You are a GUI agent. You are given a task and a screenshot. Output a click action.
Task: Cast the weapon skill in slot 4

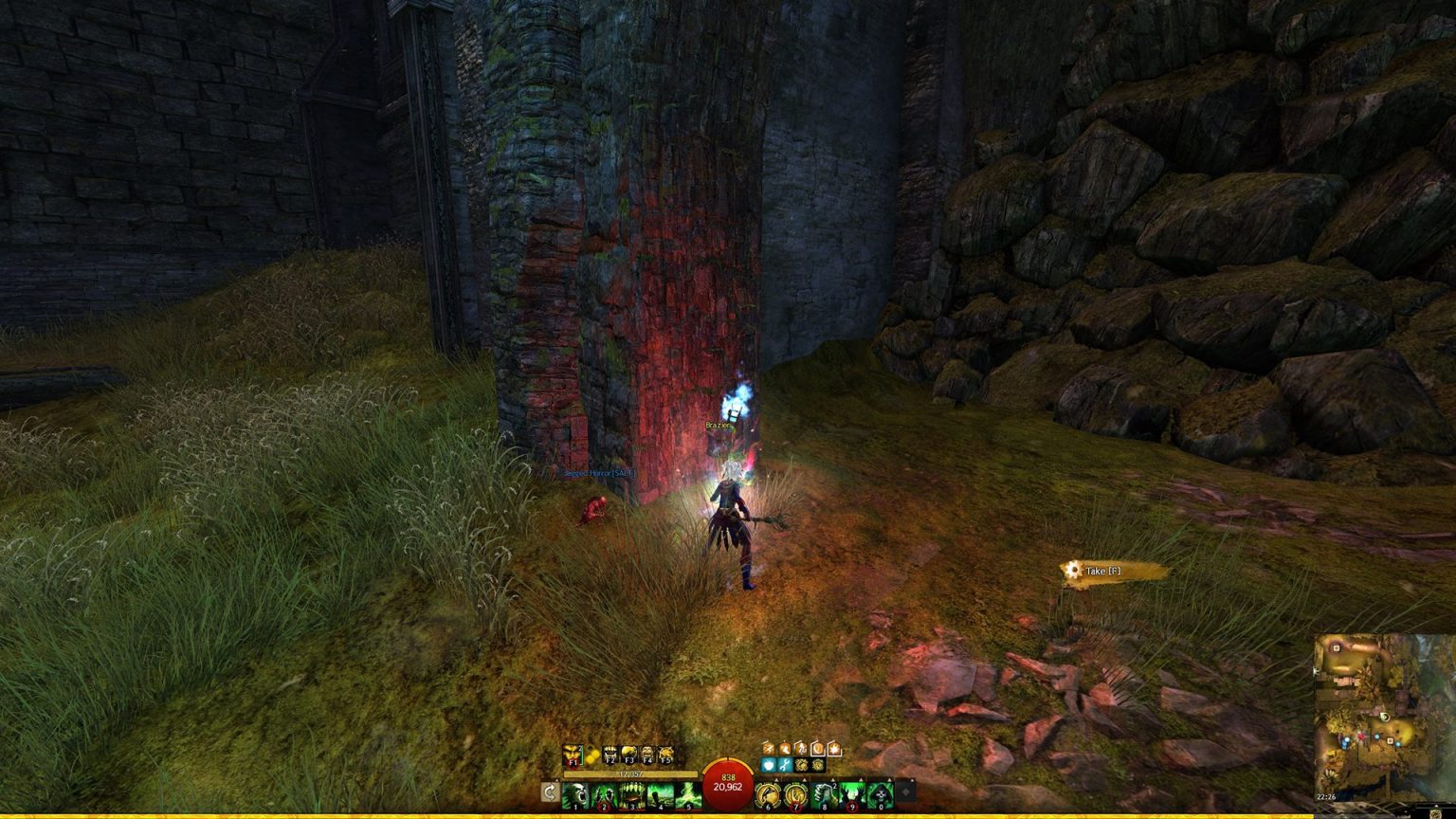(x=661, y=795)
